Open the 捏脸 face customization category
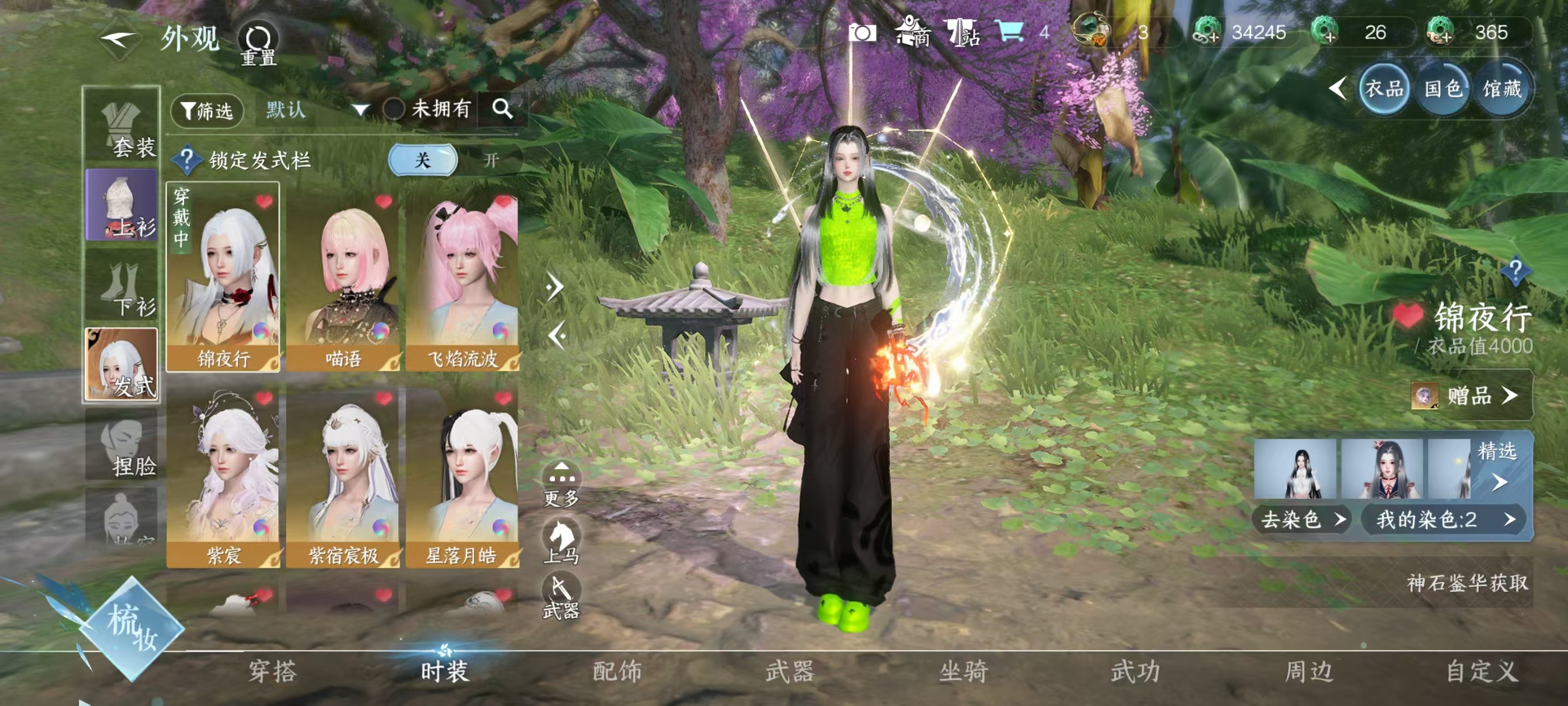This screenshot has width=1568, height=706. click(x=122, y=447)
